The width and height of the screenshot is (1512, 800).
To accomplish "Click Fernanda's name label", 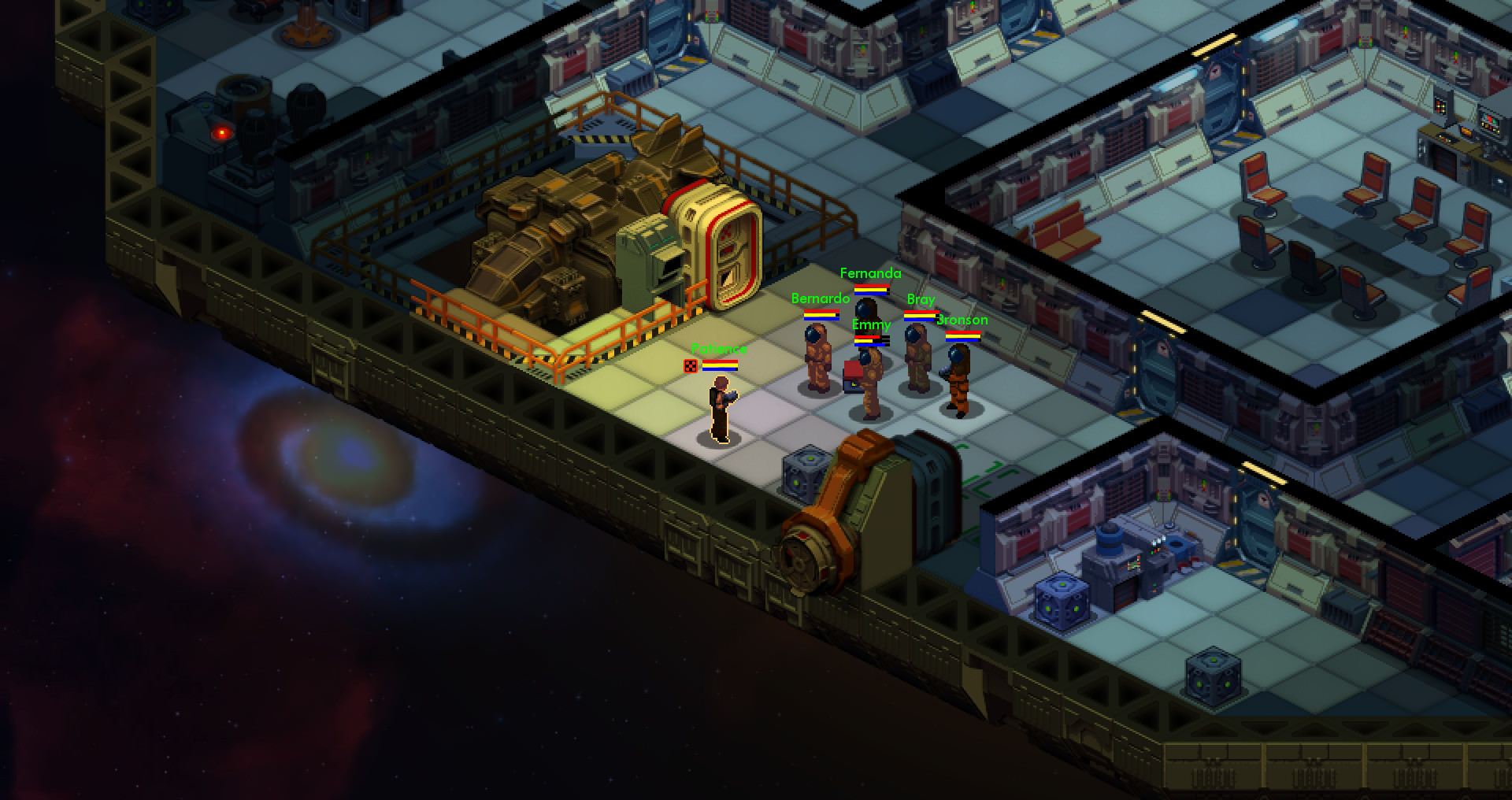I will [x=869, y=274].
